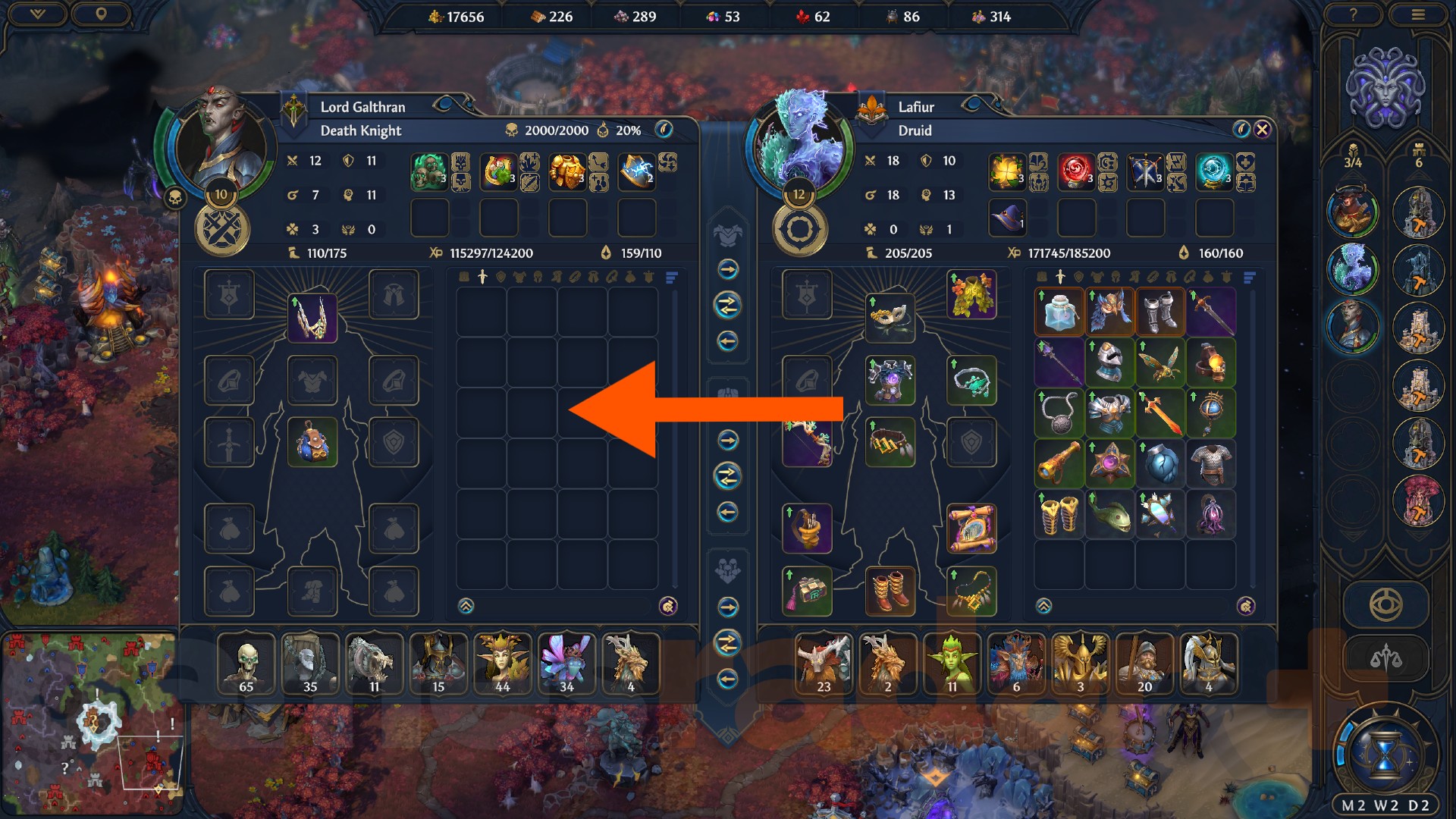Click the sort icon atop Lafiur's inventory grid

point(1250,277)
